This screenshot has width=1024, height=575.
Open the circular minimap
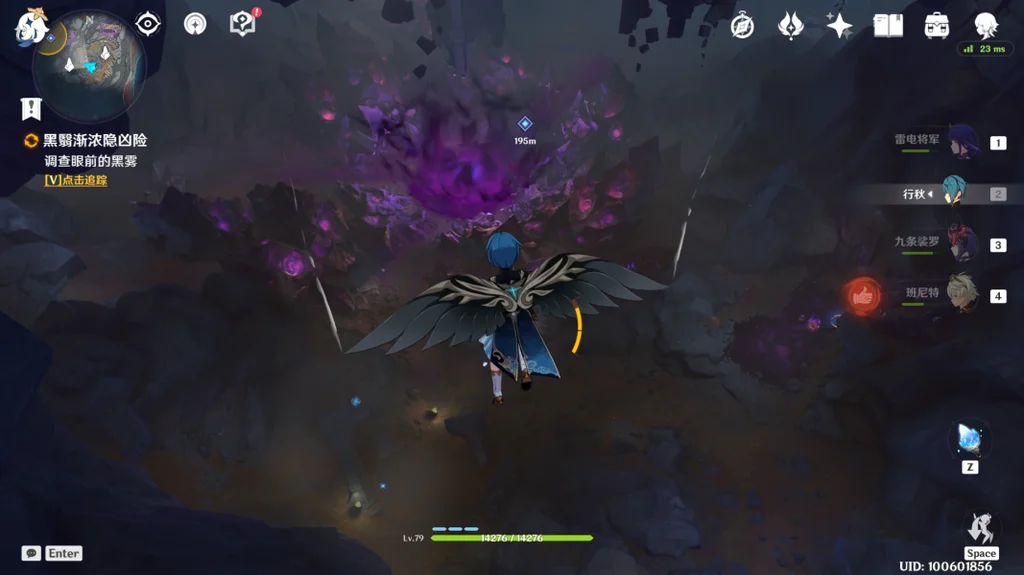pos(89,66)
